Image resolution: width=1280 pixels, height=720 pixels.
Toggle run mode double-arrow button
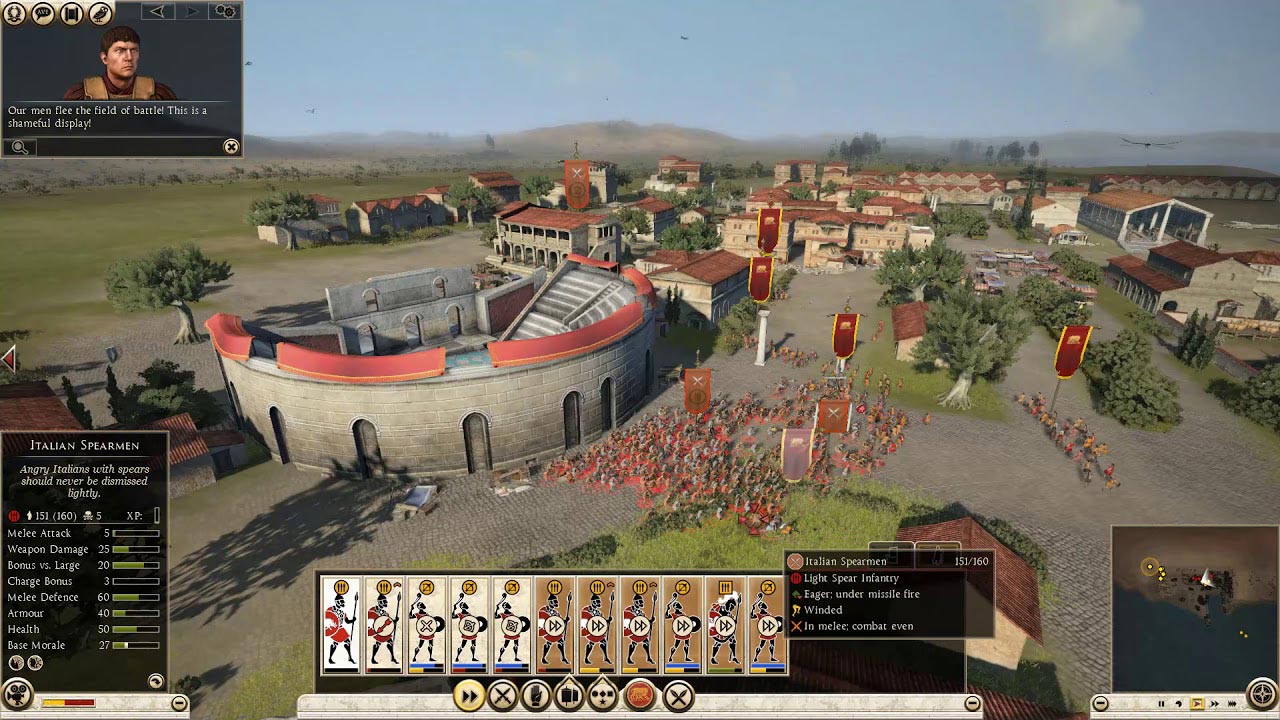[468, 695]
